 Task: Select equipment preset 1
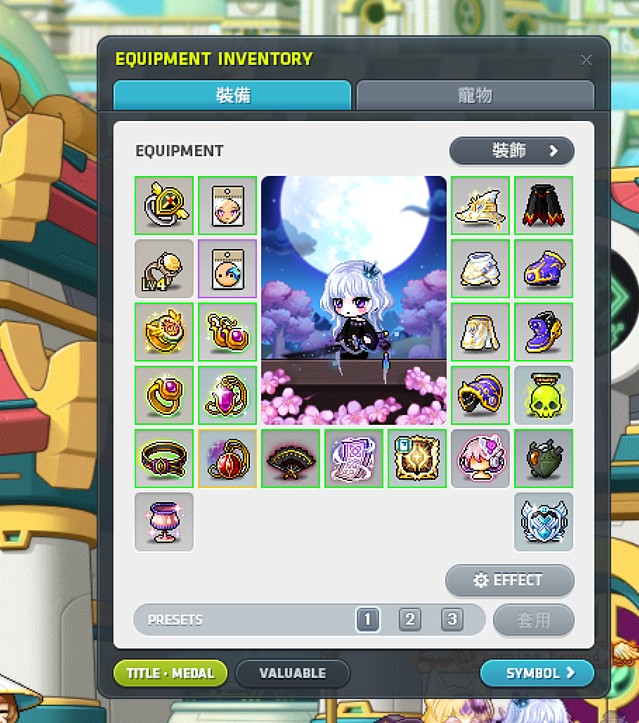[367, 620]
